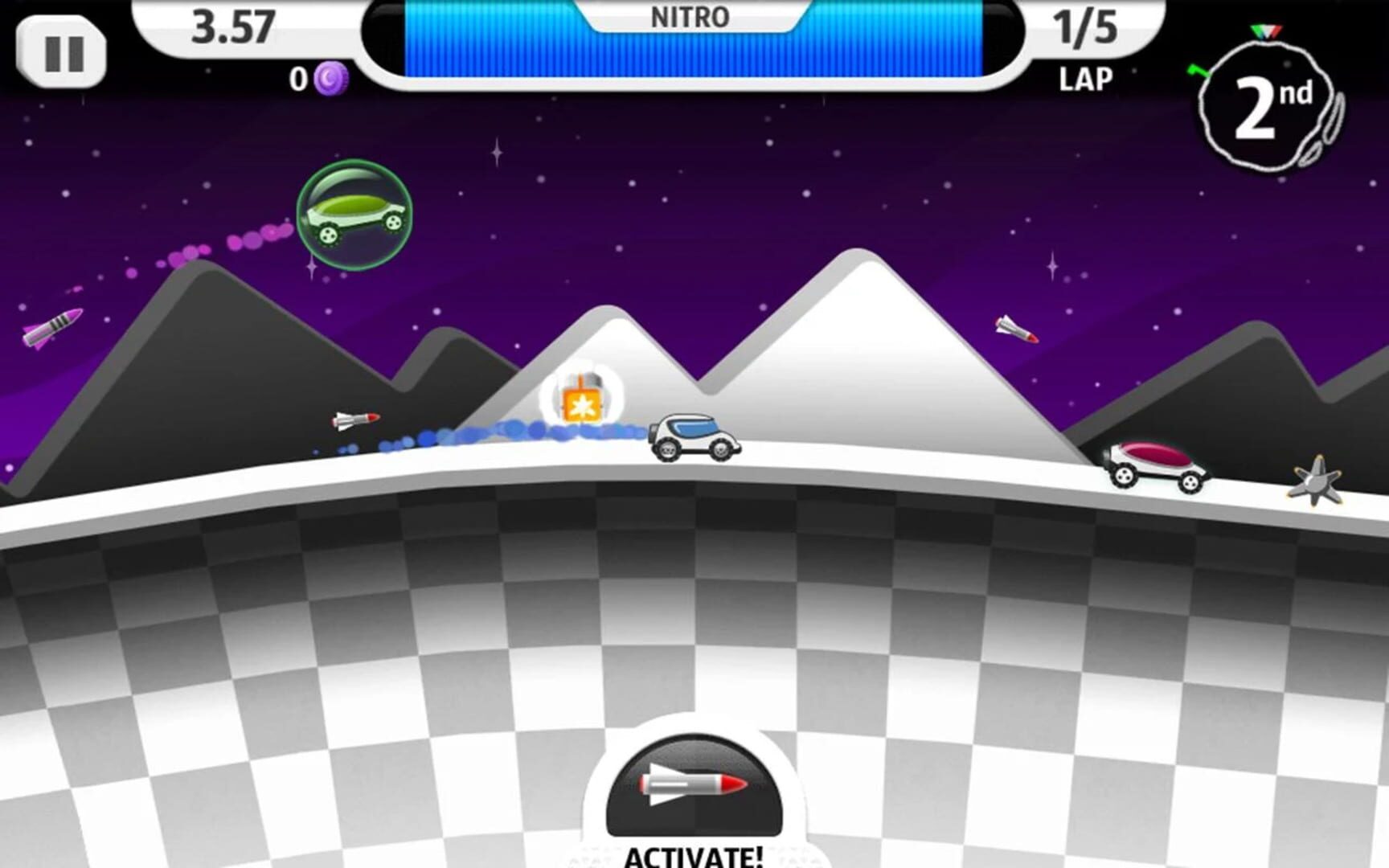1389x868 pixels.
Task: Click the rocket flying near the right mountain
Action: (x=1014, y=328)
